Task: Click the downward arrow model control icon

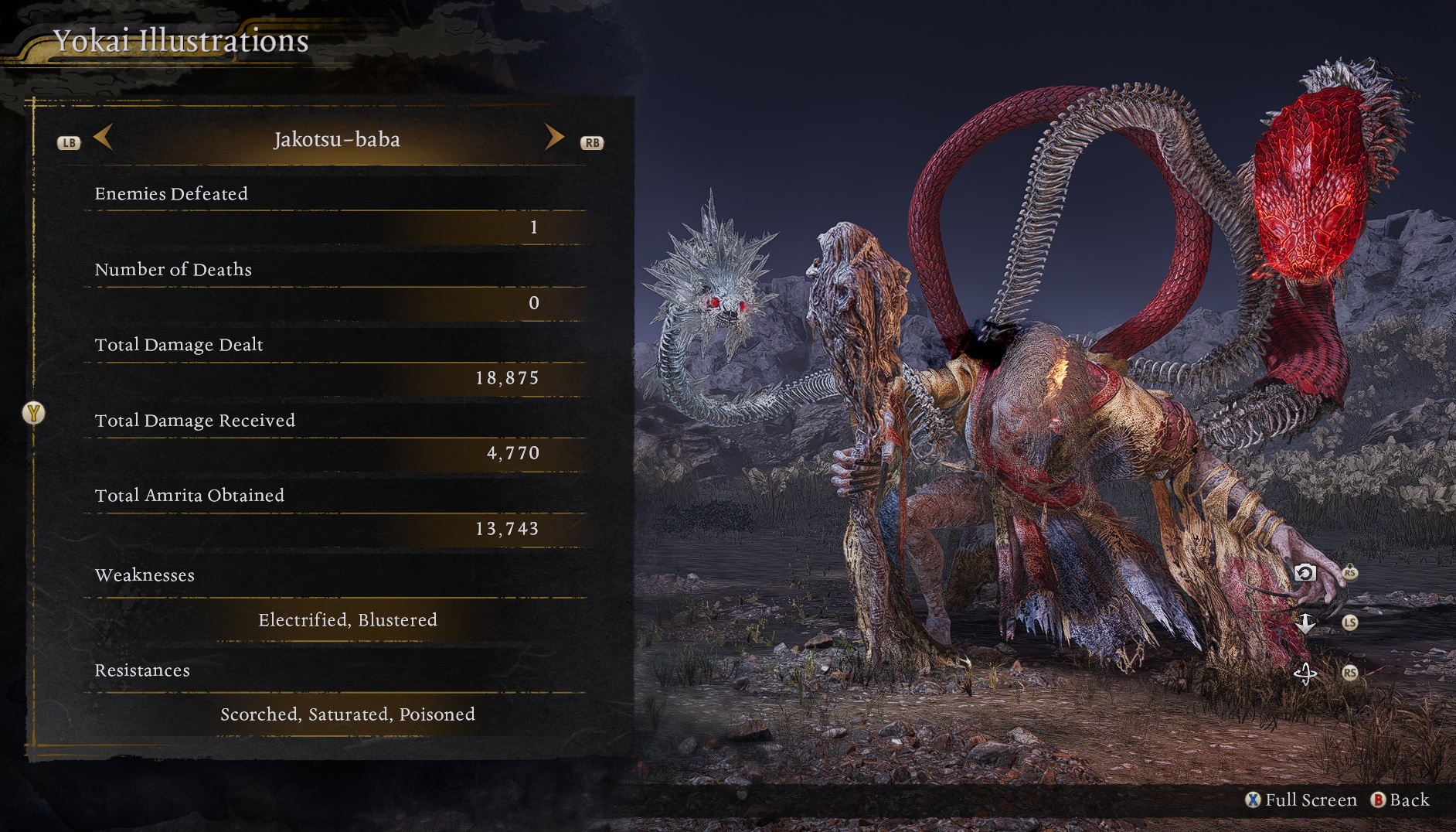Action: (1305, 623)
